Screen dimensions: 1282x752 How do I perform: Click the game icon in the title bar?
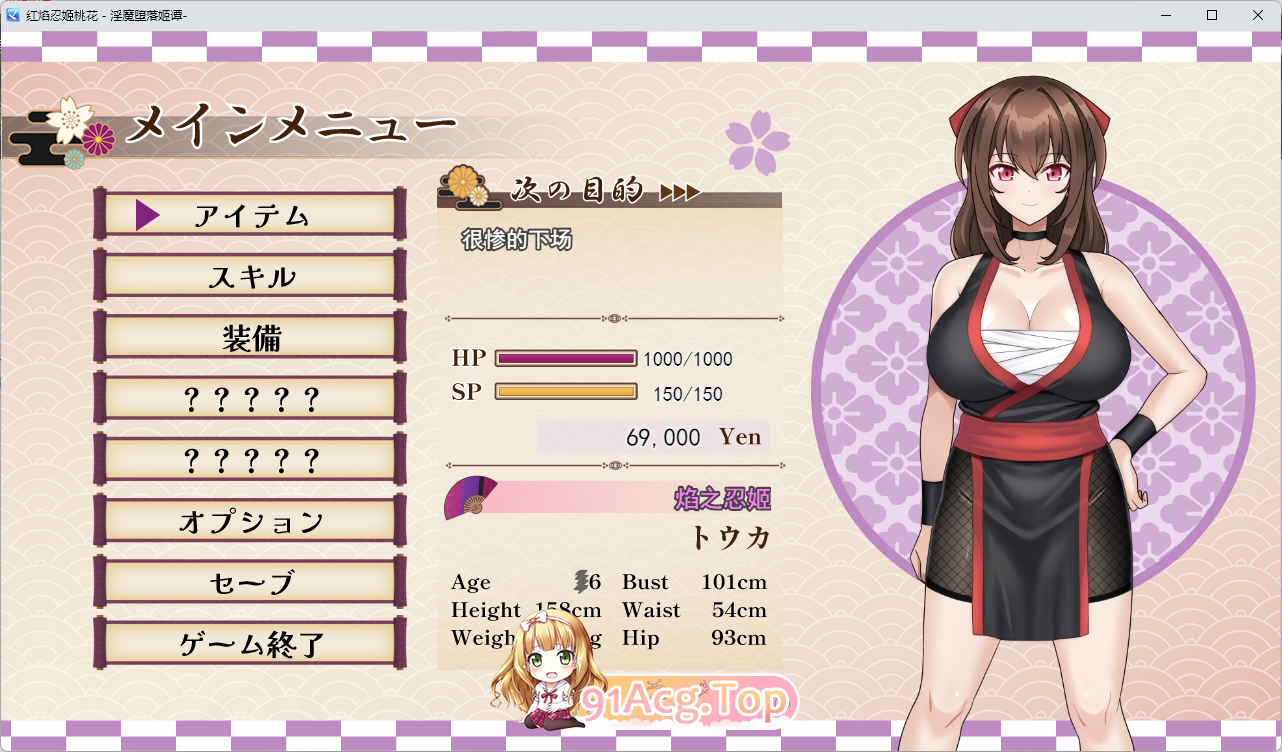click(12, 15)
